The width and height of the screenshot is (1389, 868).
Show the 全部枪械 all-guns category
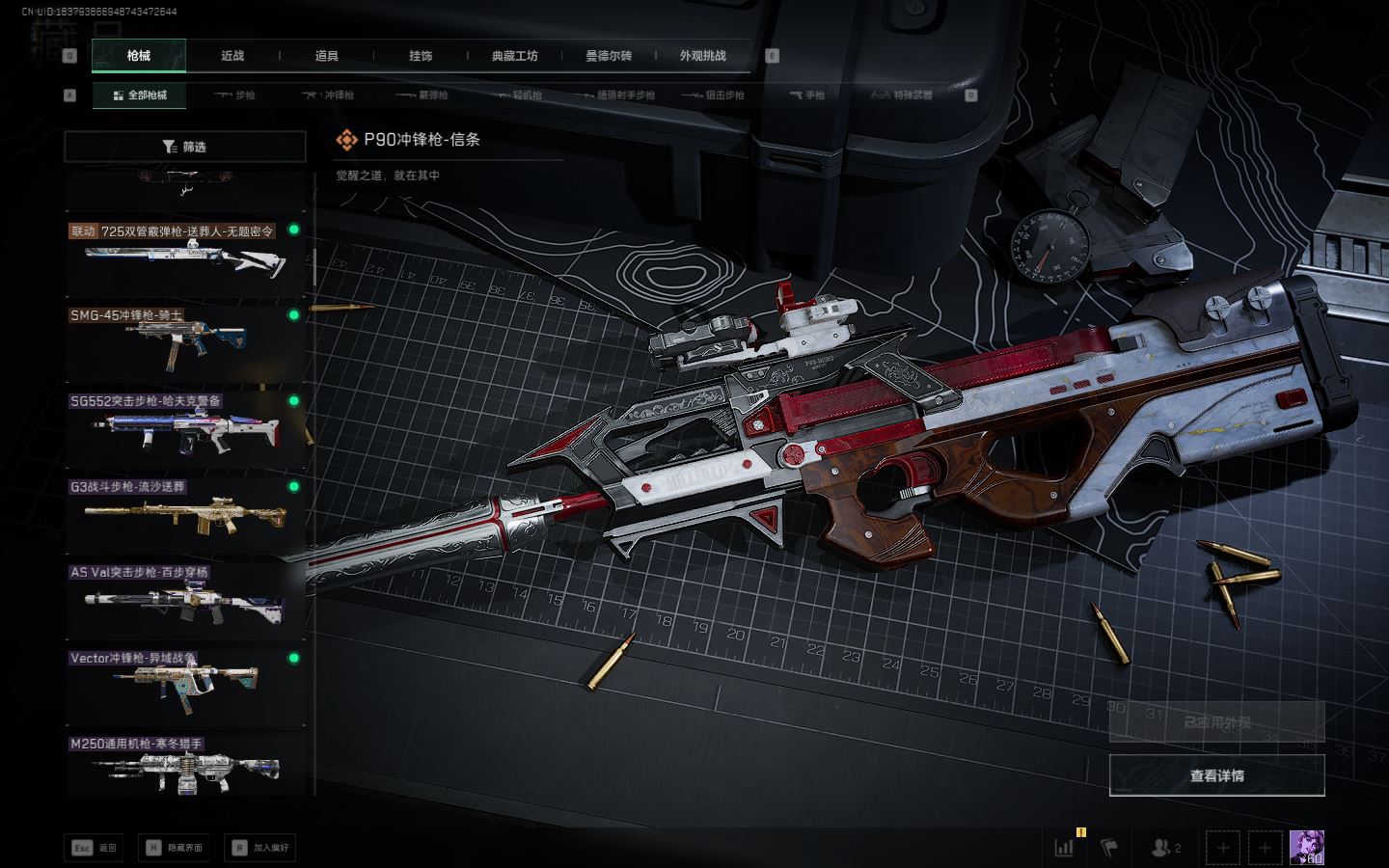pos(139,95)
